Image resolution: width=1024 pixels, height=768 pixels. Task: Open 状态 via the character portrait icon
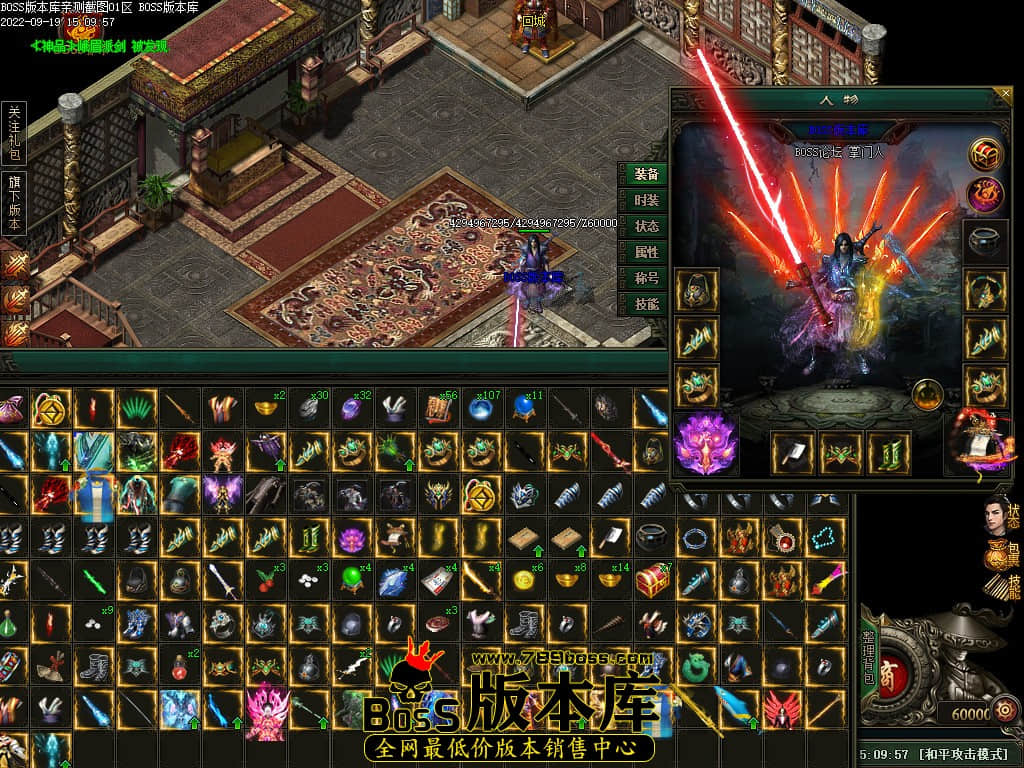1000,515
